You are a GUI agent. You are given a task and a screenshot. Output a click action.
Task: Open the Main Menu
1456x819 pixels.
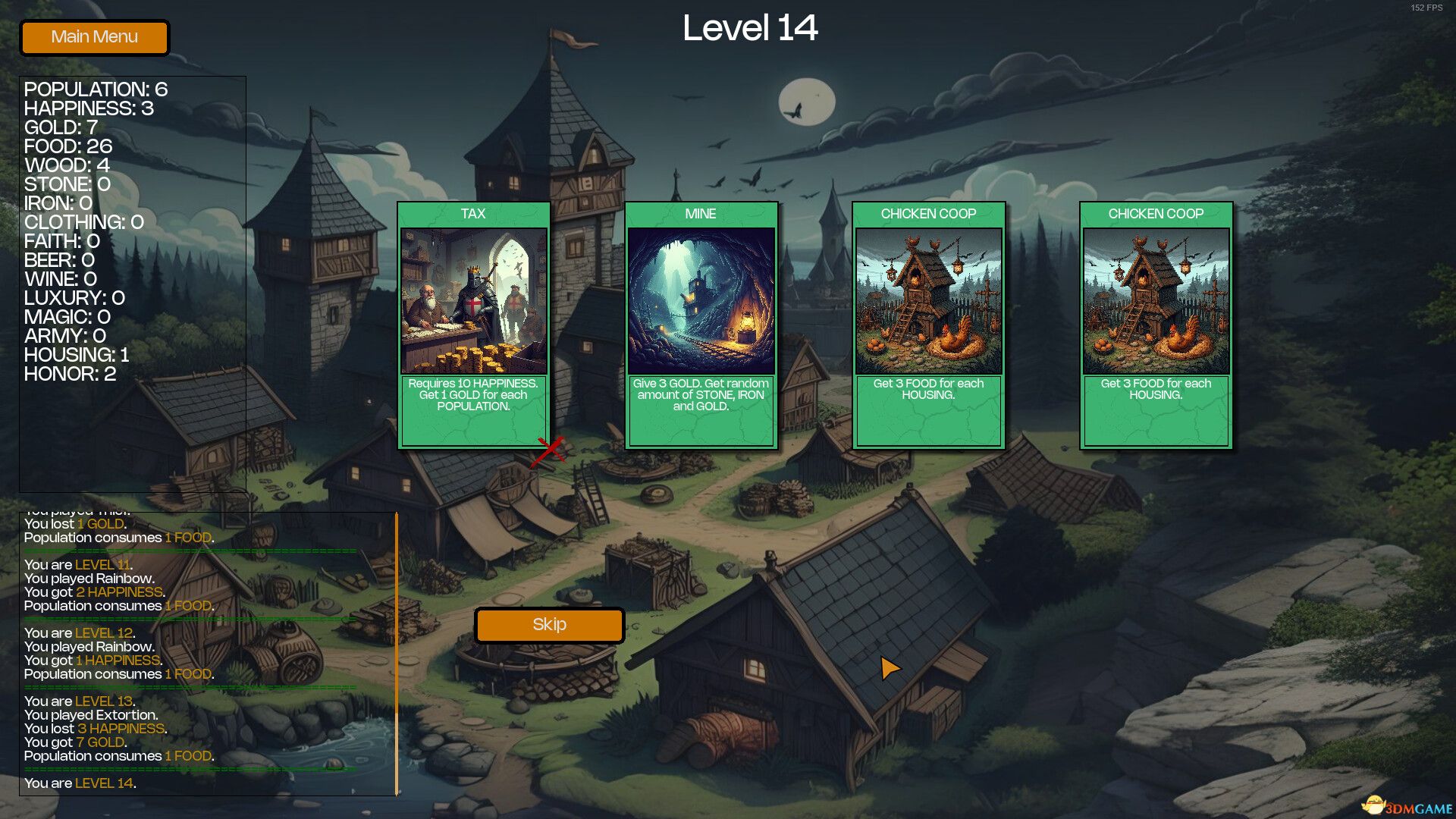(x=94, y=37)
